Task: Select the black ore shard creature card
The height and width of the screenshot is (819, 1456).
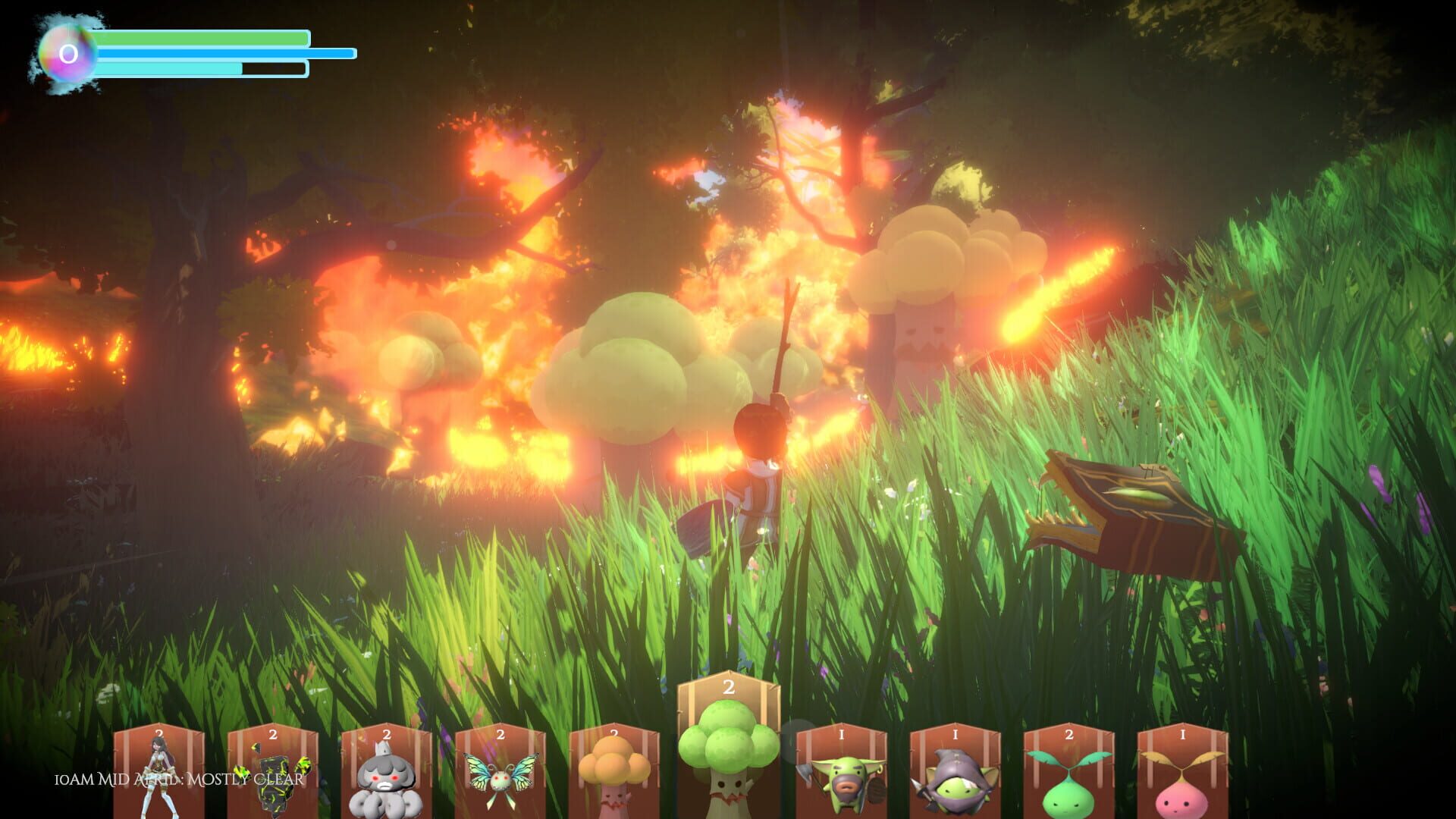Action: pyautogui.click(x=273, y=773)
